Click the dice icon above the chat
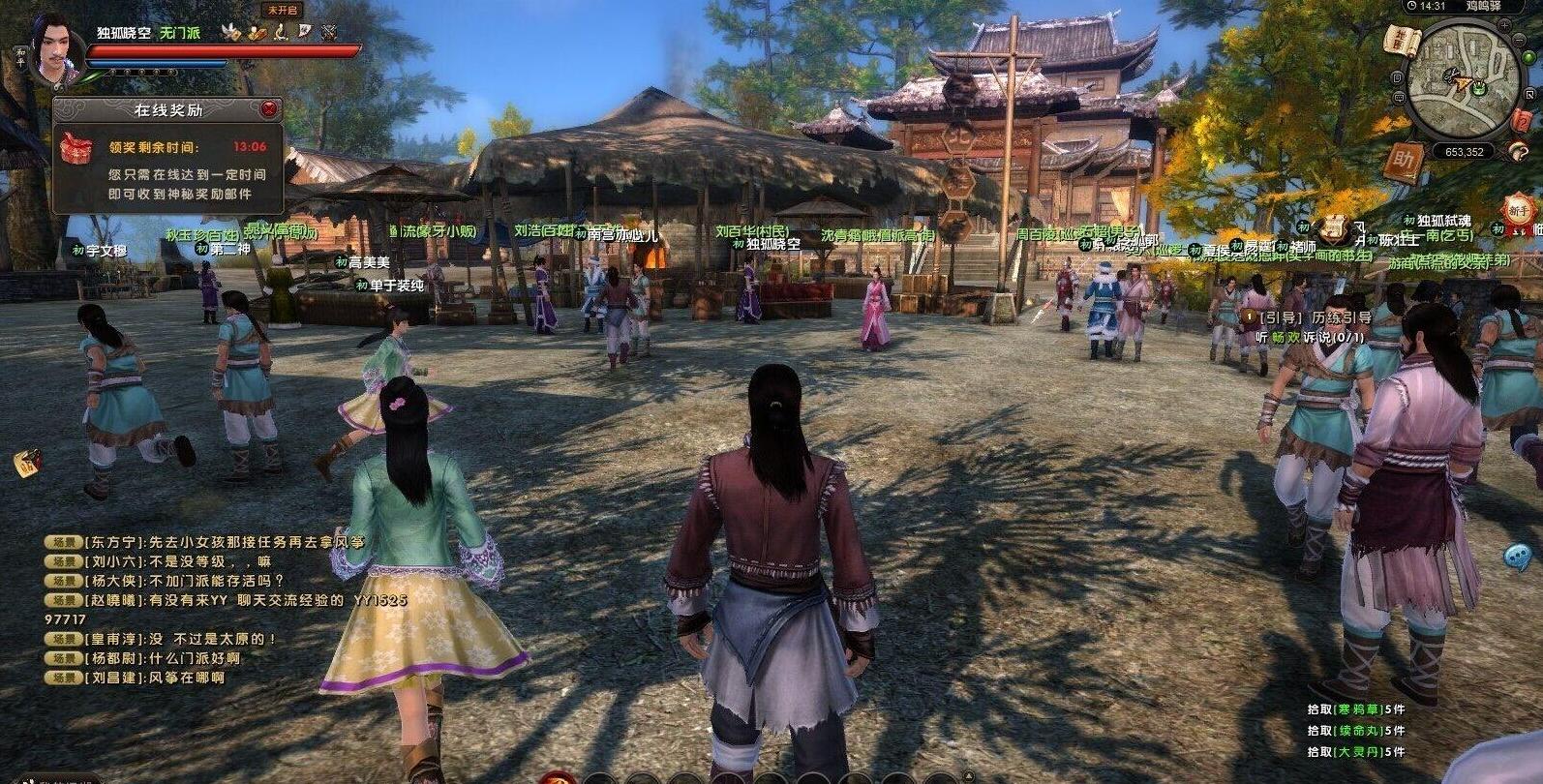The width and height of the screenshot is (1543, 784). point(26,462)
